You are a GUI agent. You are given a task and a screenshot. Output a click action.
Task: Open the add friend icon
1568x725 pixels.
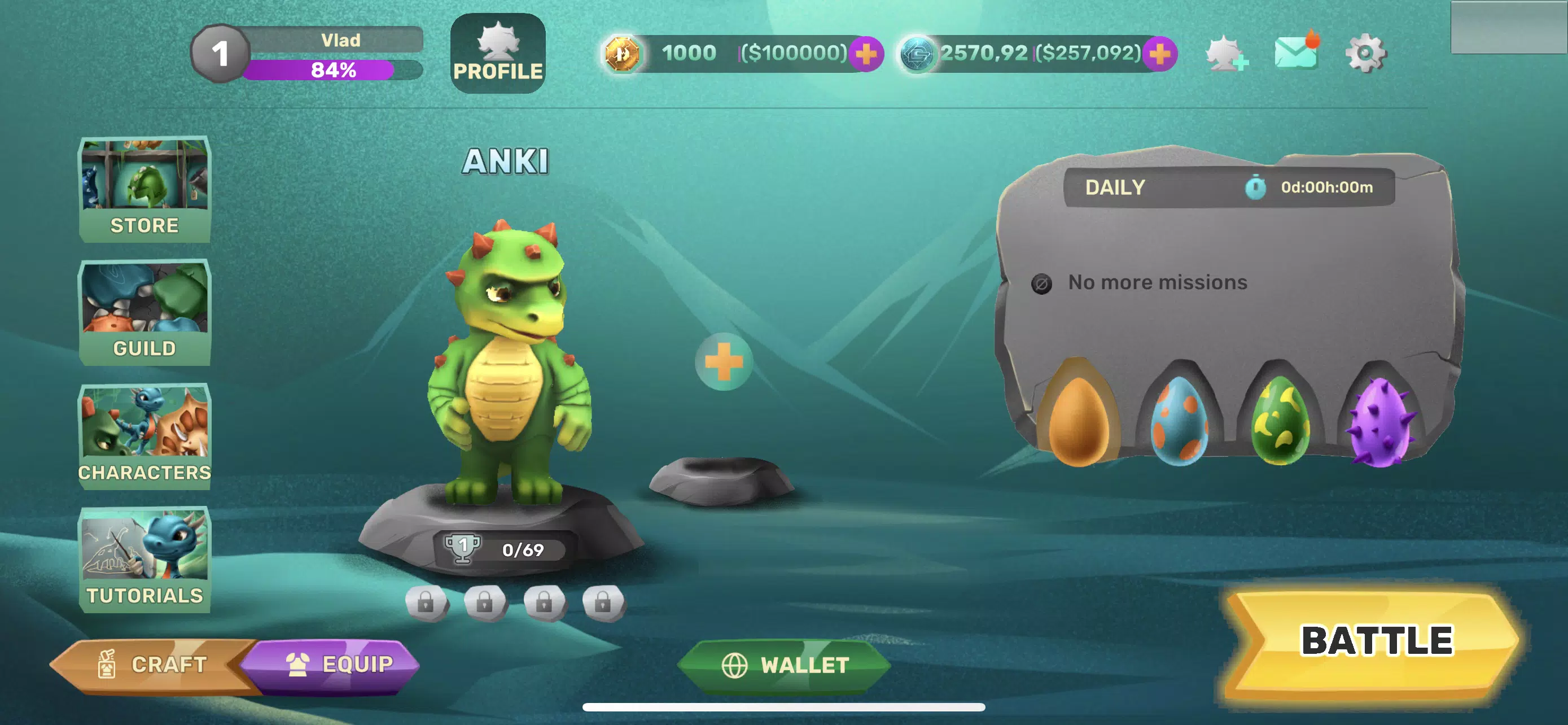point(1226,54)
